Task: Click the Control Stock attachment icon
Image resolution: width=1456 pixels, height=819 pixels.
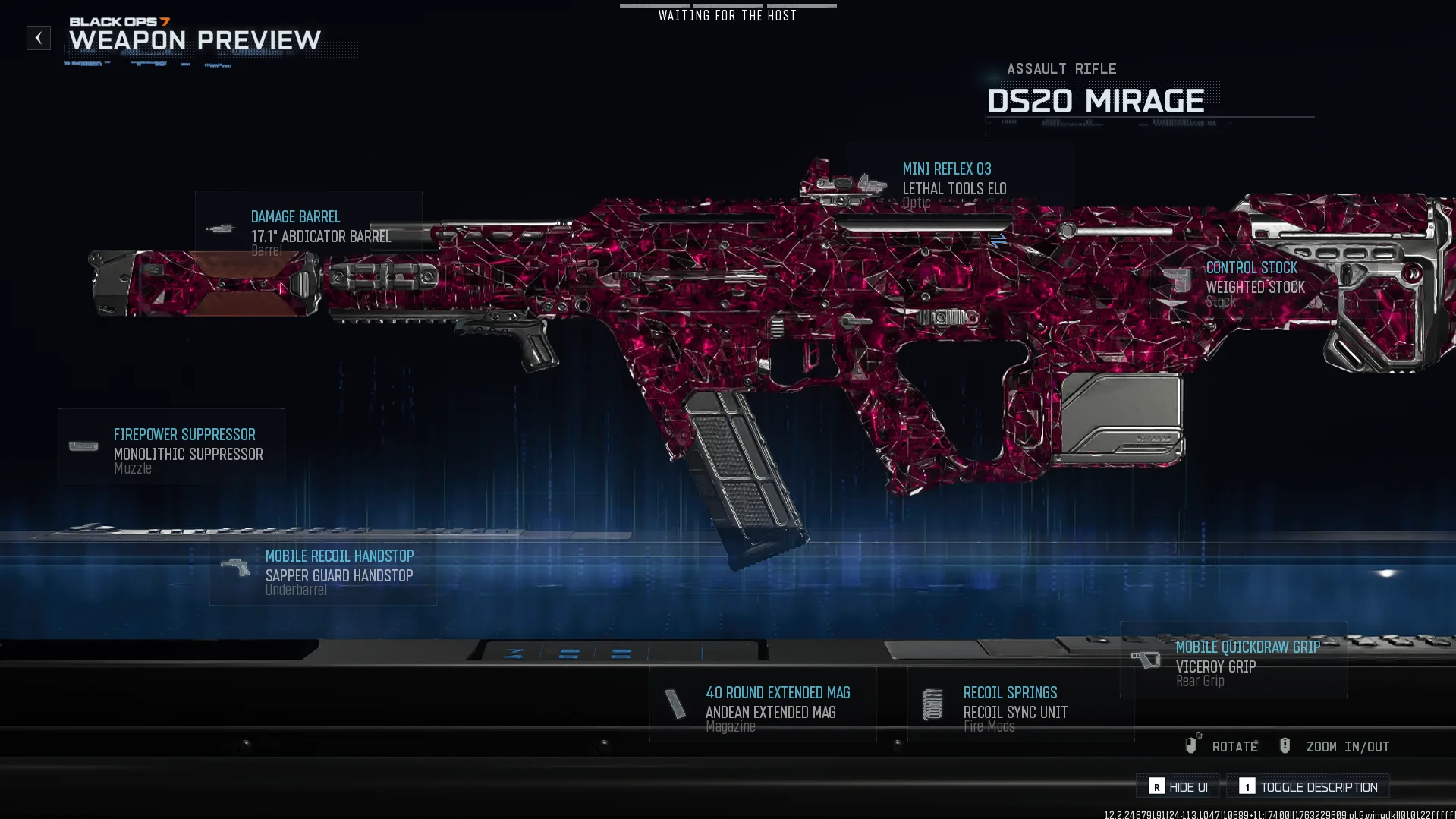Action: 1178,279
